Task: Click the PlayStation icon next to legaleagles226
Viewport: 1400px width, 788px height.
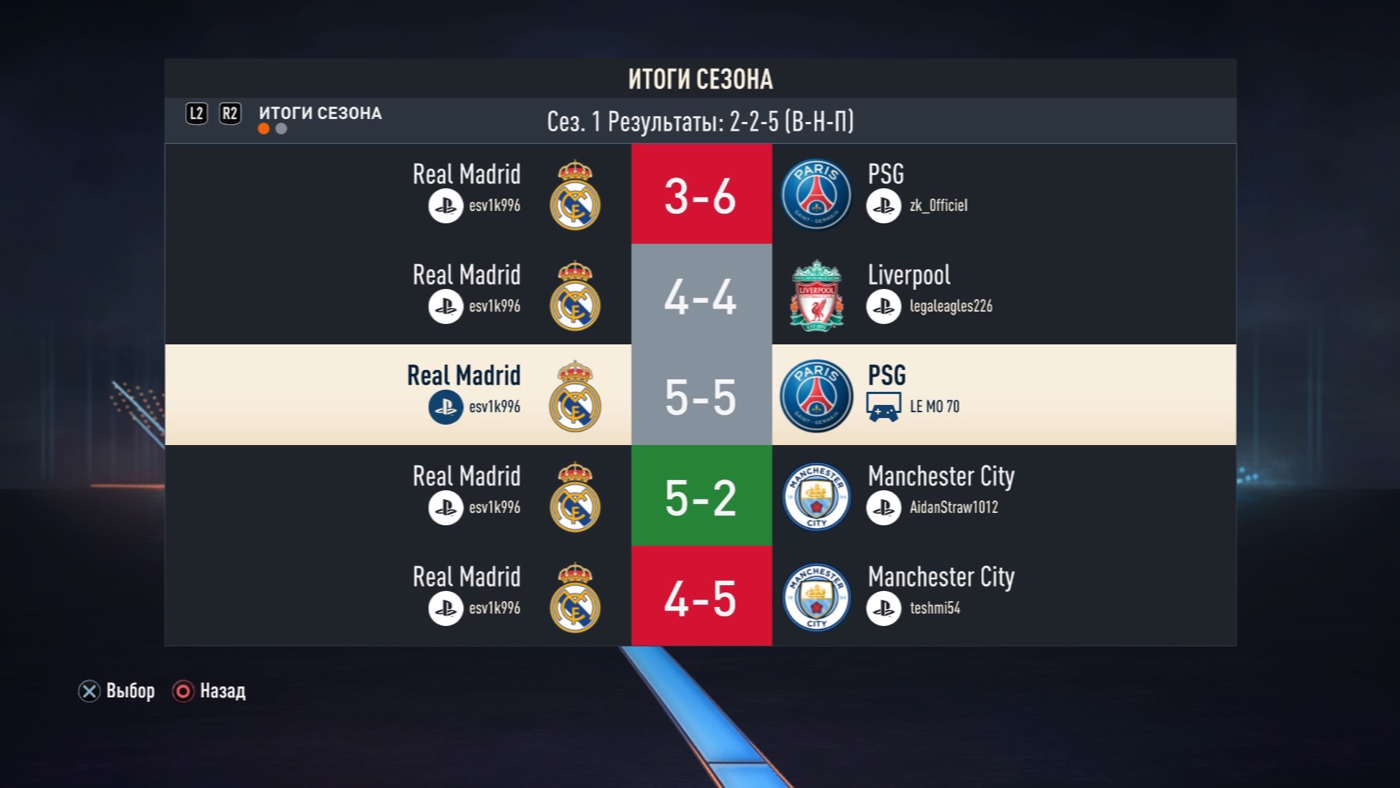Action: 884,306
